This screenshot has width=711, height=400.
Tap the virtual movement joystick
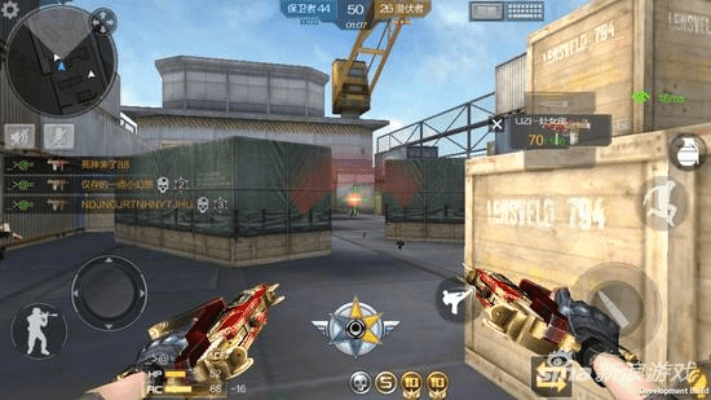109,292
